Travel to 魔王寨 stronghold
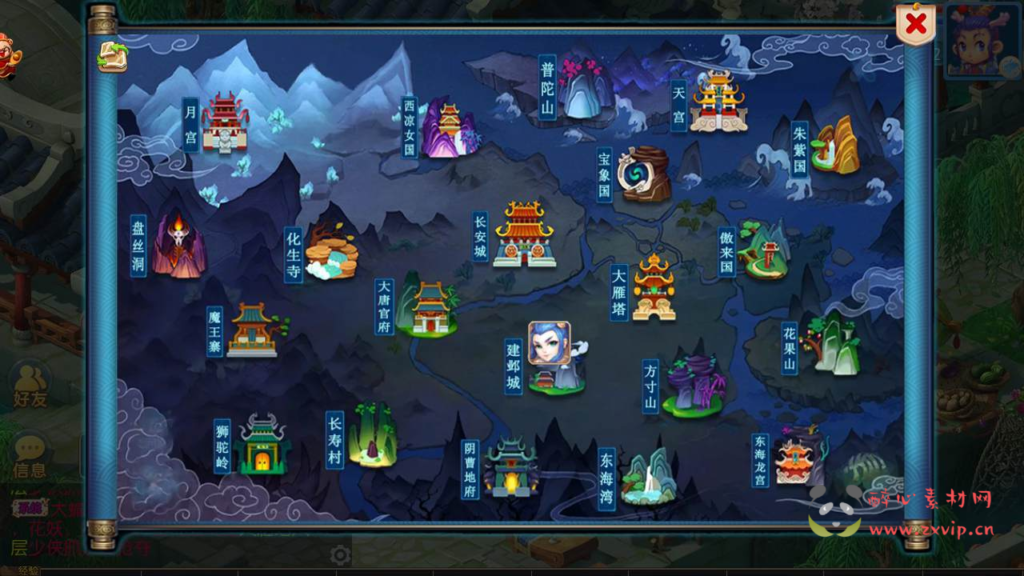The image size is (1024, 576). [x=253, y=329]
